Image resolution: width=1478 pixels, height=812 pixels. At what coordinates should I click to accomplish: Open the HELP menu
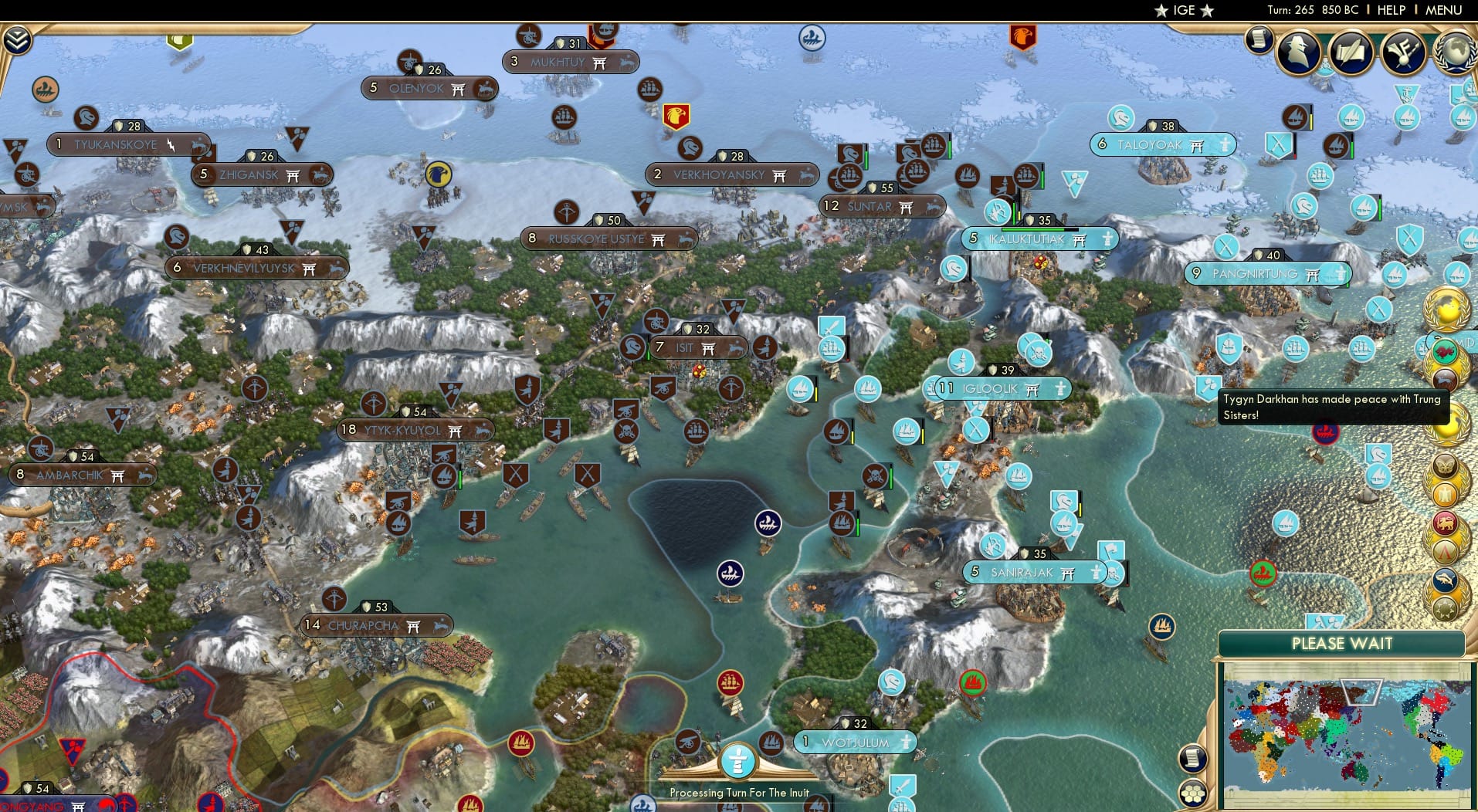pyautogui.click(x=1390, y=10)
